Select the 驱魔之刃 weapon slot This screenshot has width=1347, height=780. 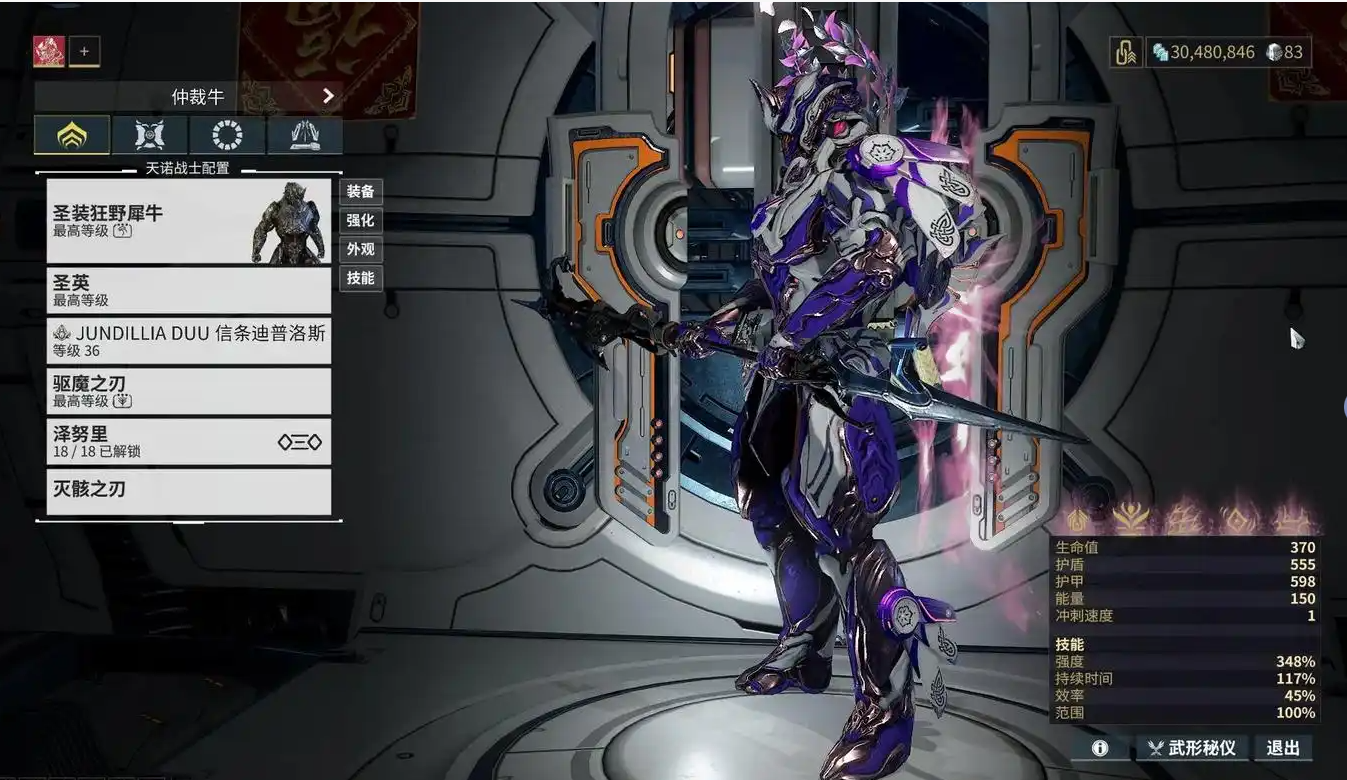click(188, 391)
